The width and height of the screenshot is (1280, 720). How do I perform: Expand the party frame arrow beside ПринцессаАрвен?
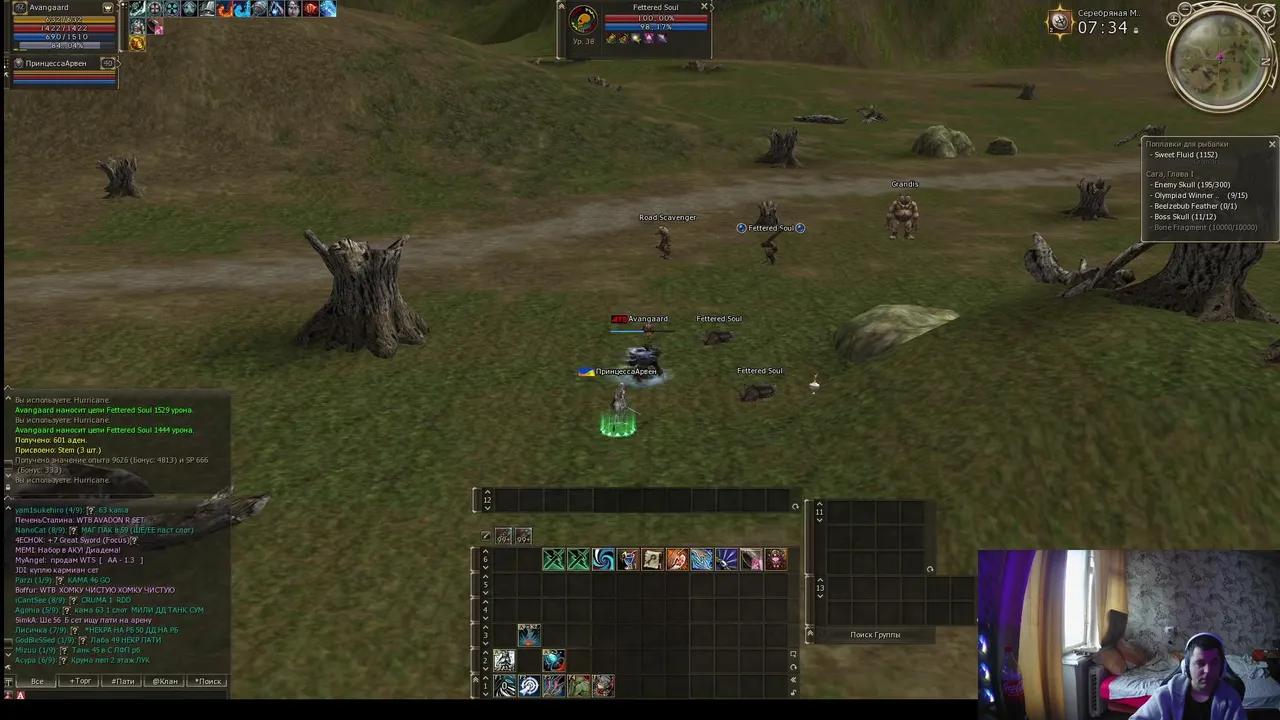119,64
